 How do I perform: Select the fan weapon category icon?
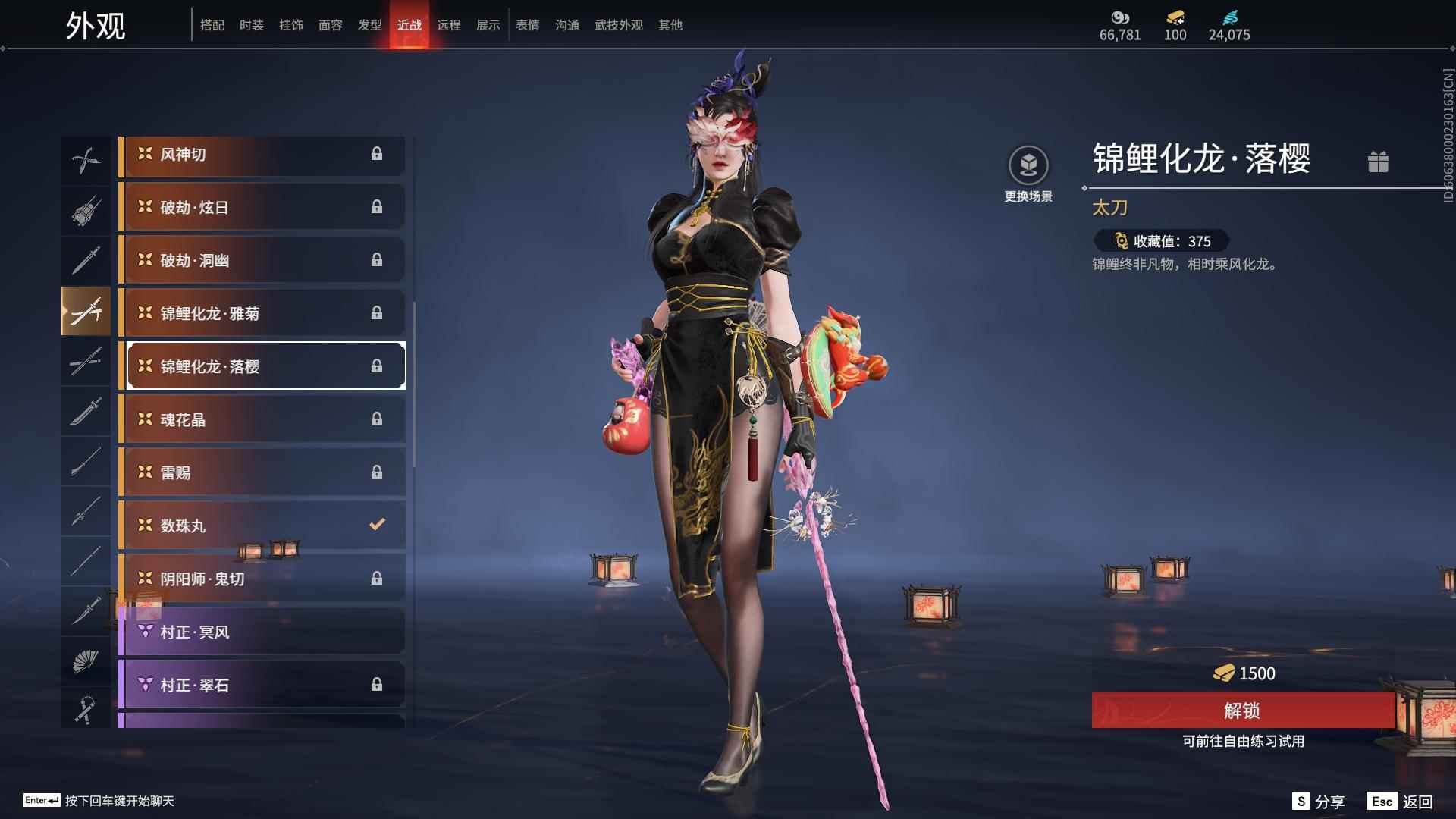pyautogui.click(x=86, y=660)
